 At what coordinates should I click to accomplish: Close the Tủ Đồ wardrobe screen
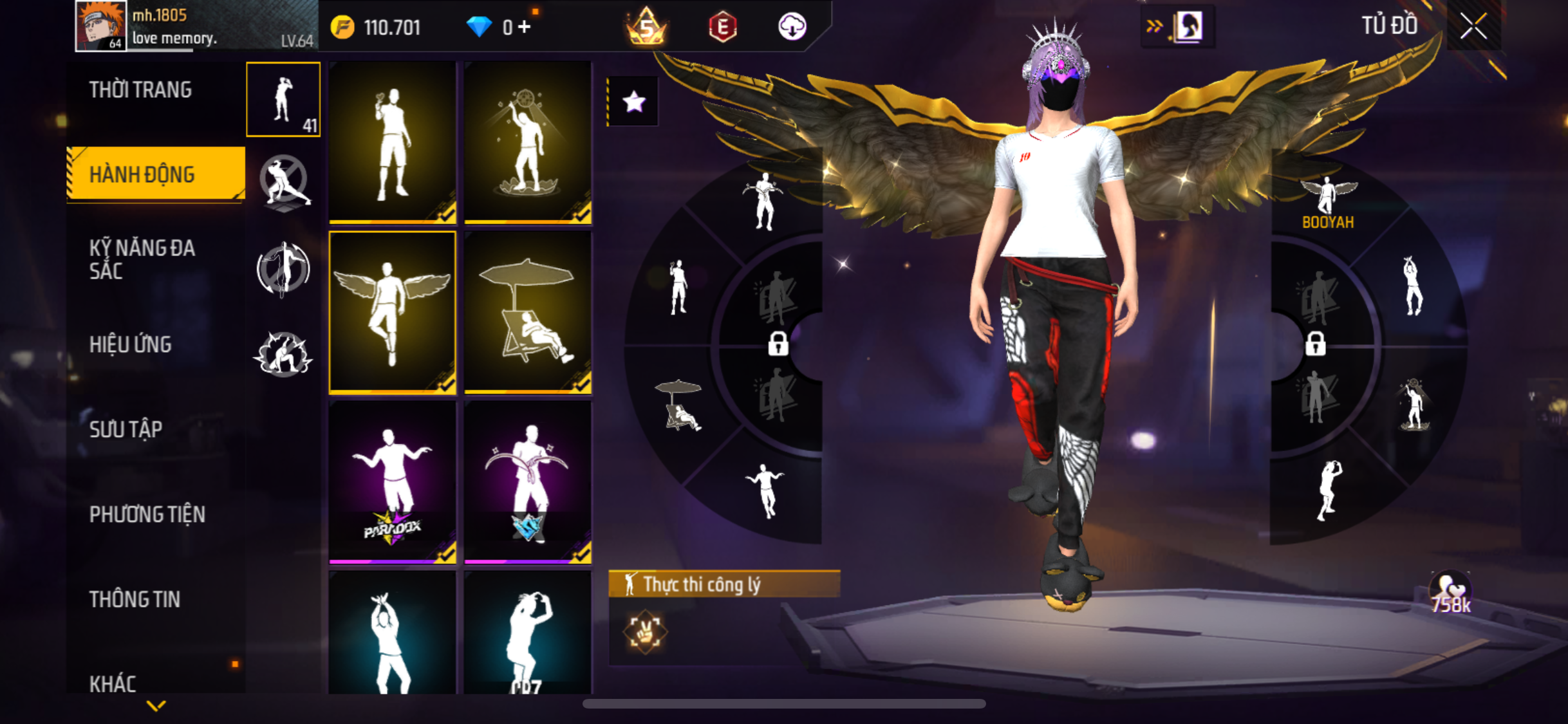pyautogui.click(x=1473, y=26)
